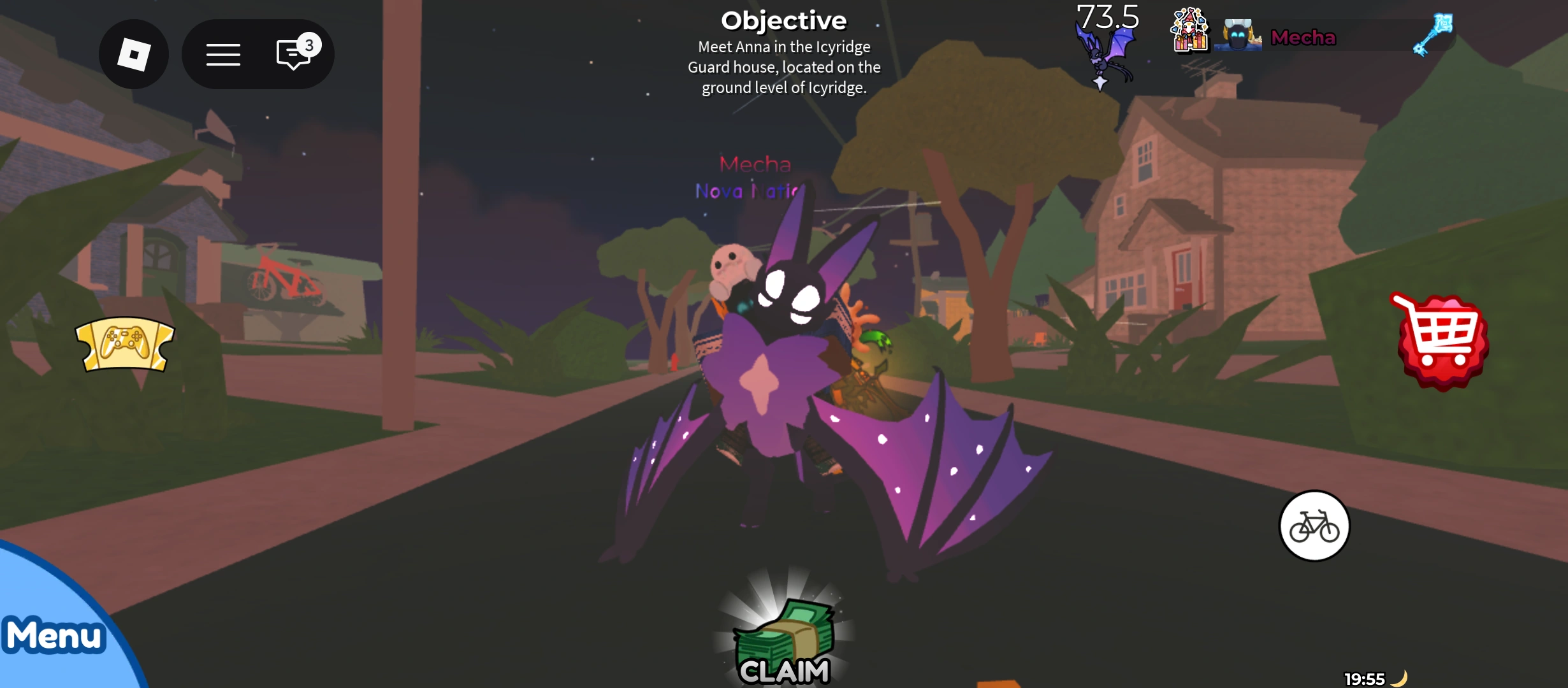Click the Mecha username label
The image size is (1568, 688).
(x=1303, y=38)
